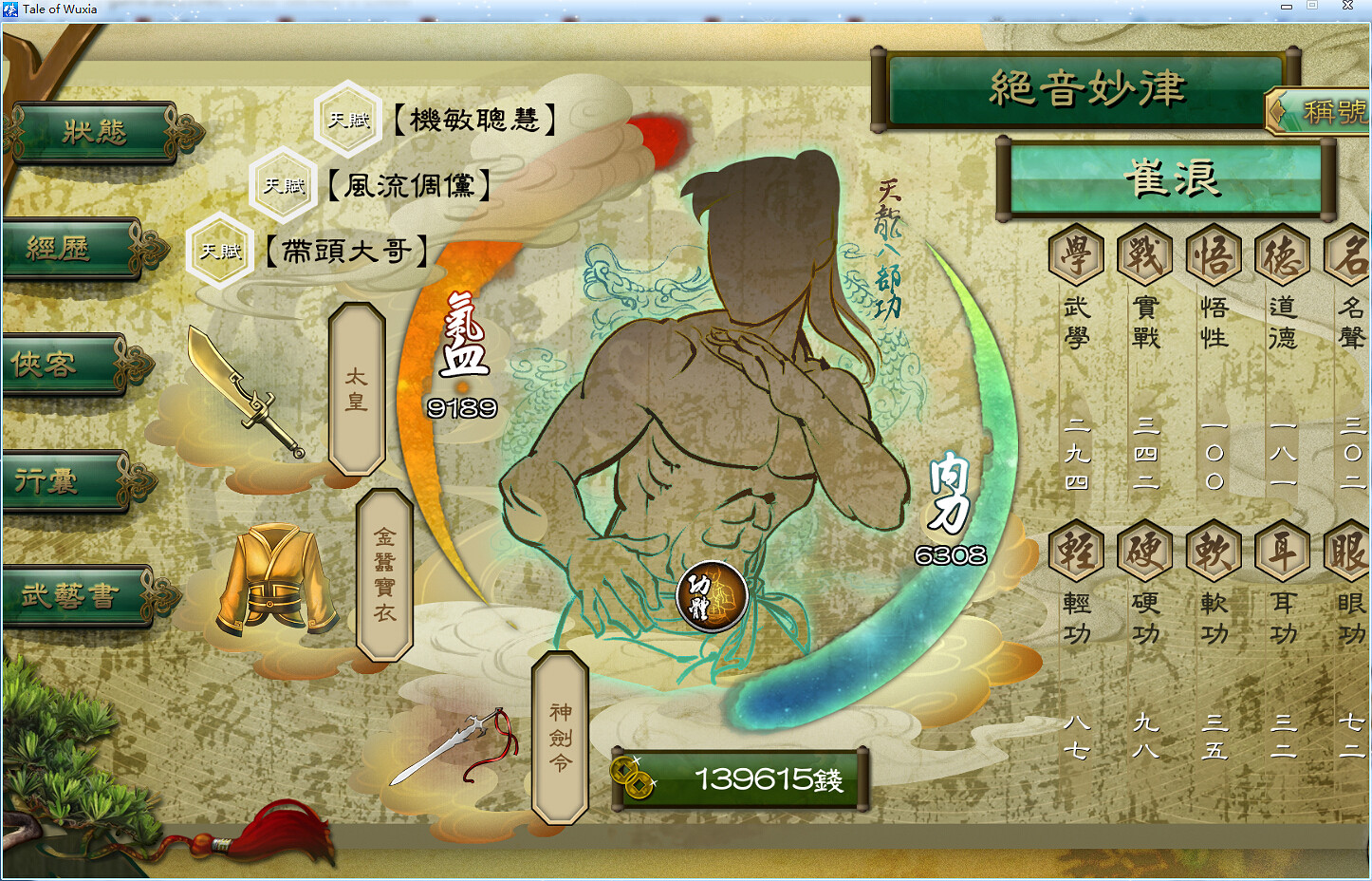The image size is (1372, 881).
Task: Toggle the 帶頭大哥 talent hexagon
Action: coord(219,251)
